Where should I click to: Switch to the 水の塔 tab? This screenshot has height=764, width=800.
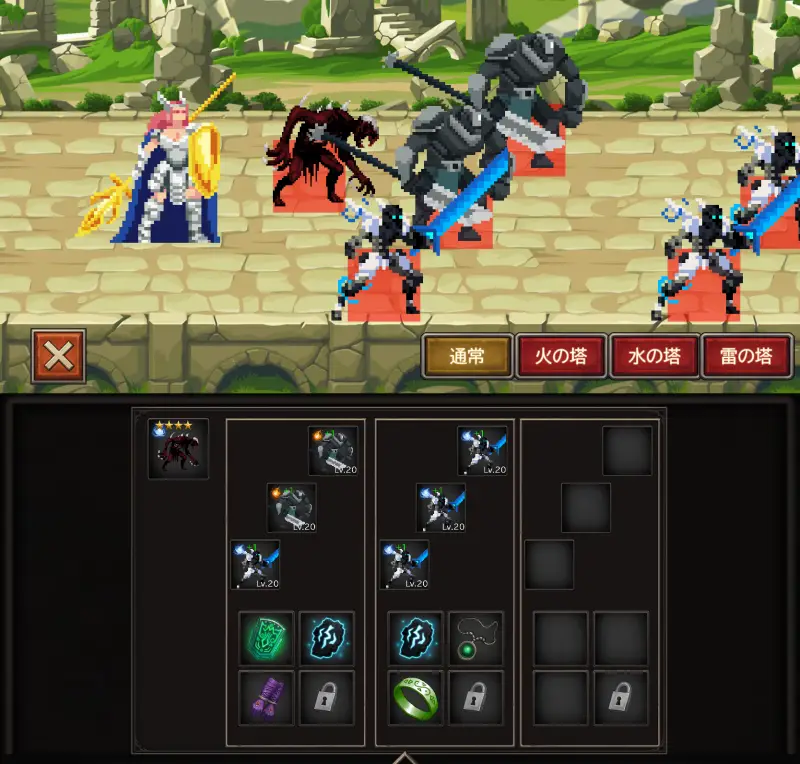click(x=654, y=356)
